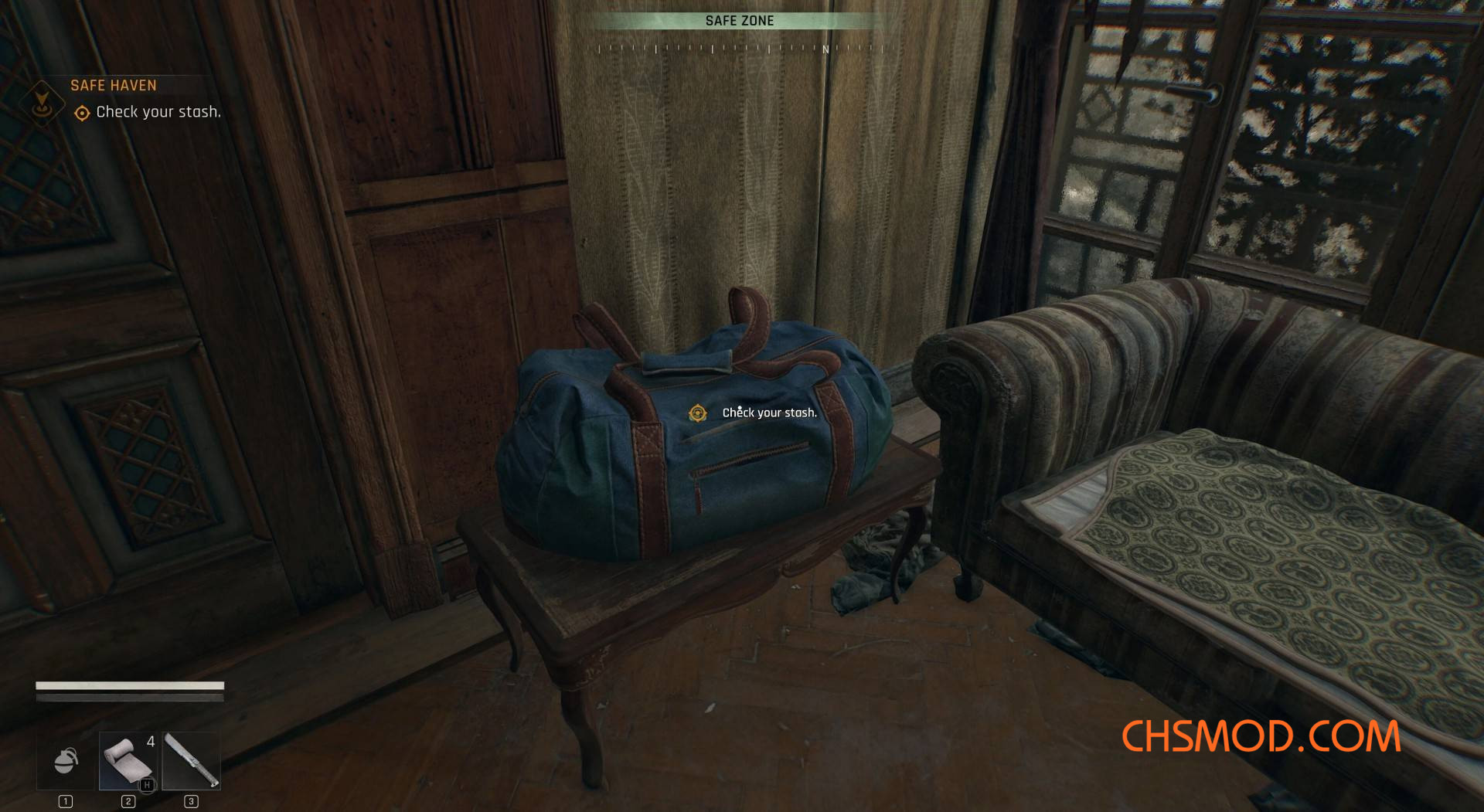
Task: Click the quest emblem beside Safe Haven
Action: tap(42, 102)
